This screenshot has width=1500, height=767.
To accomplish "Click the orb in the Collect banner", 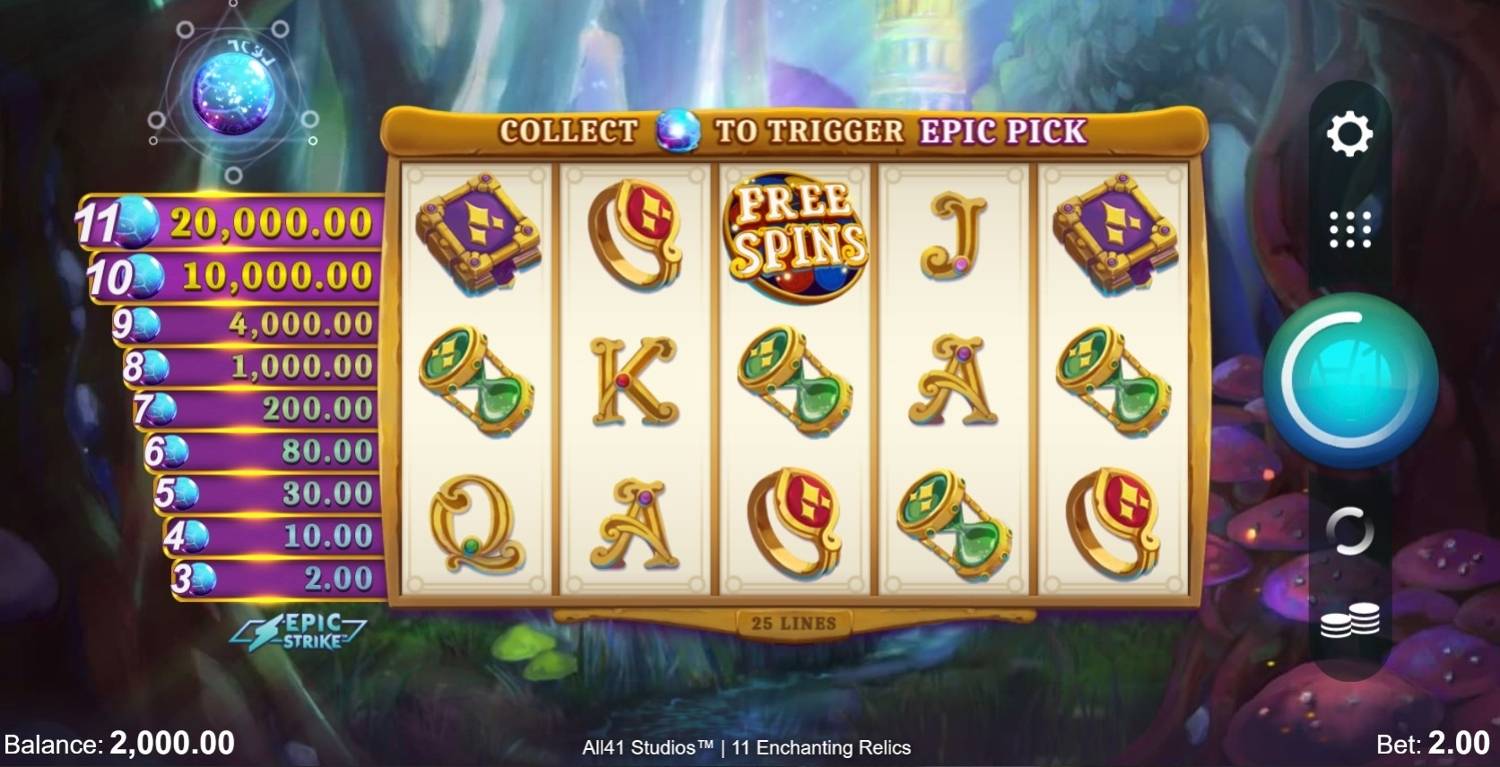I will (x=675, y=133).
